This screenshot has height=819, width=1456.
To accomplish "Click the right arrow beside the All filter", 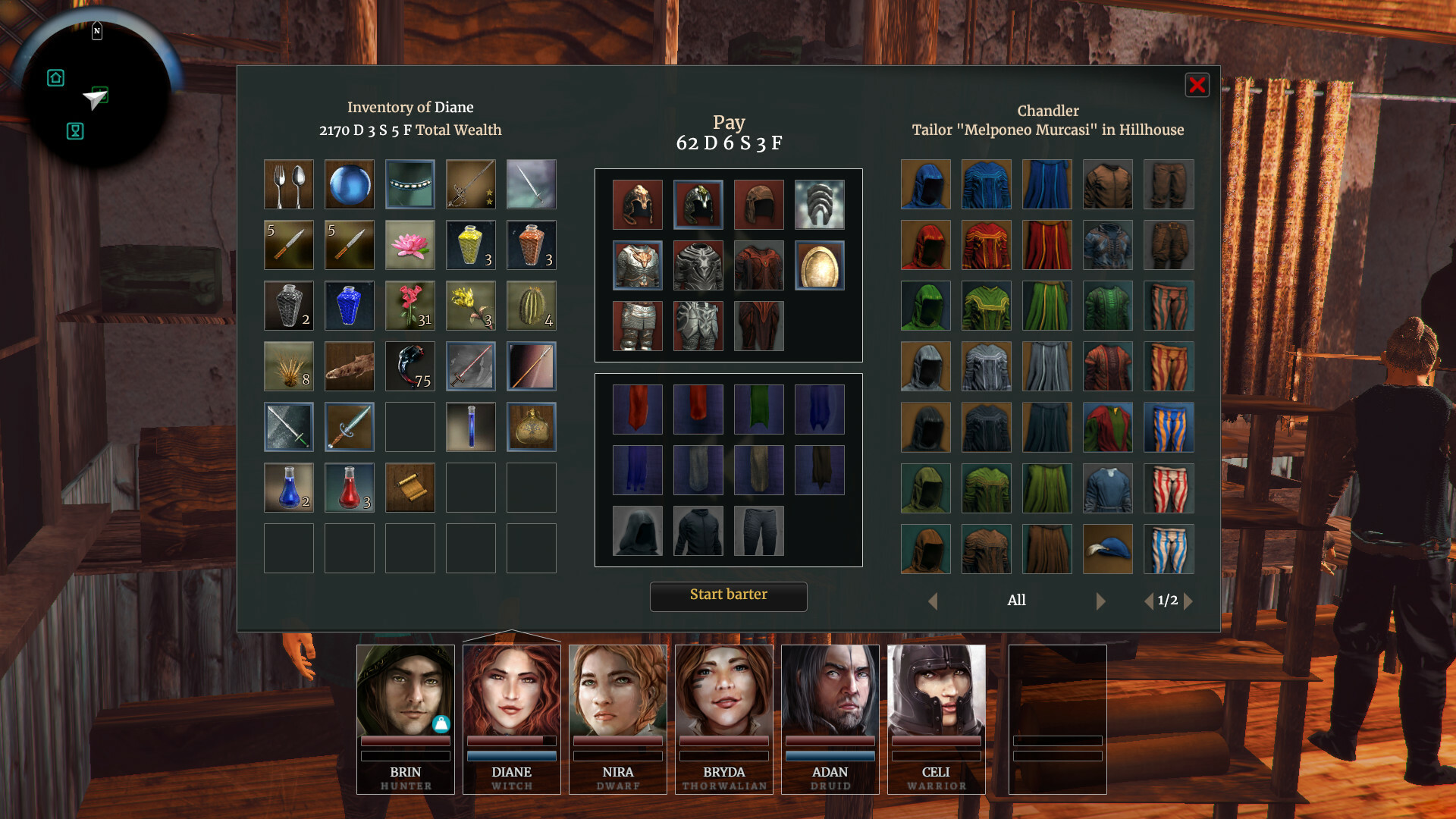I will pyautogui.click(x=1101, y=601).
